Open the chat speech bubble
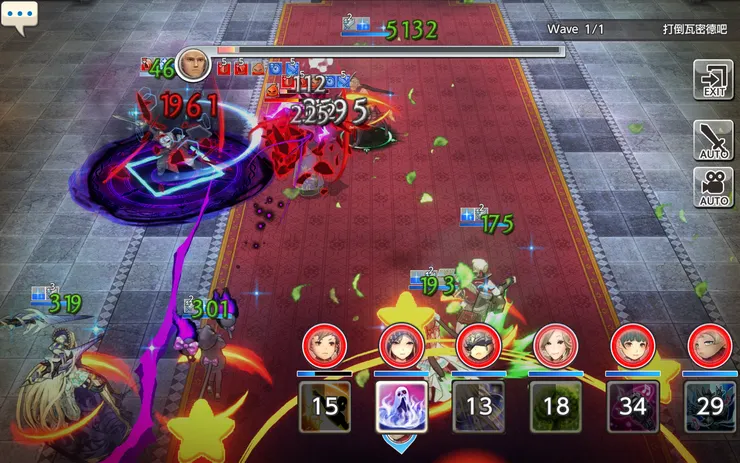Screen dimensions: 740x463 click(x=19, y=17)
